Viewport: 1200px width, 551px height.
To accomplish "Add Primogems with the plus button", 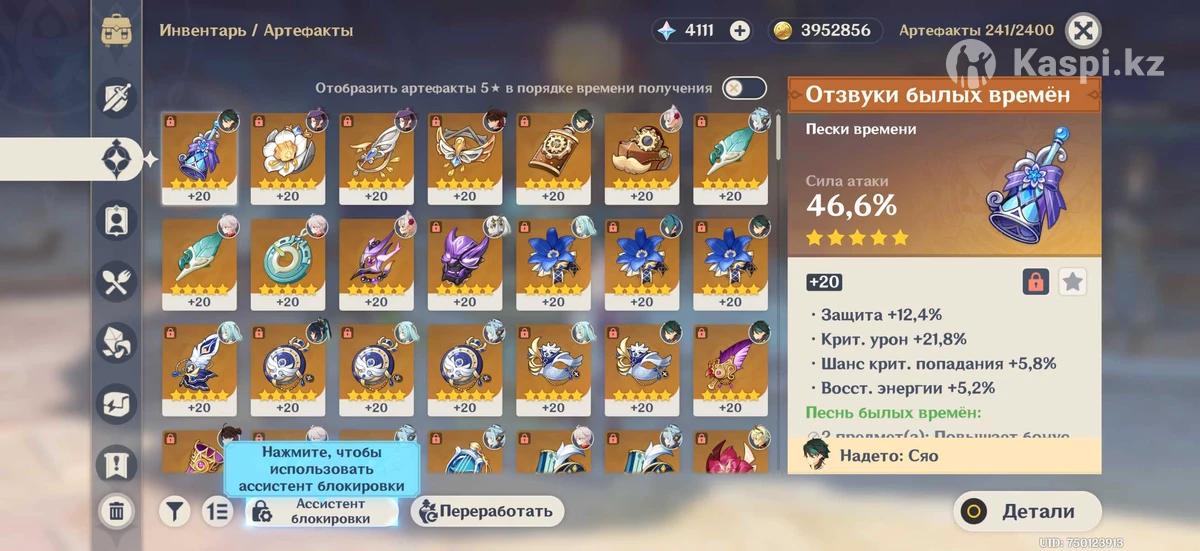I will 739,30.
